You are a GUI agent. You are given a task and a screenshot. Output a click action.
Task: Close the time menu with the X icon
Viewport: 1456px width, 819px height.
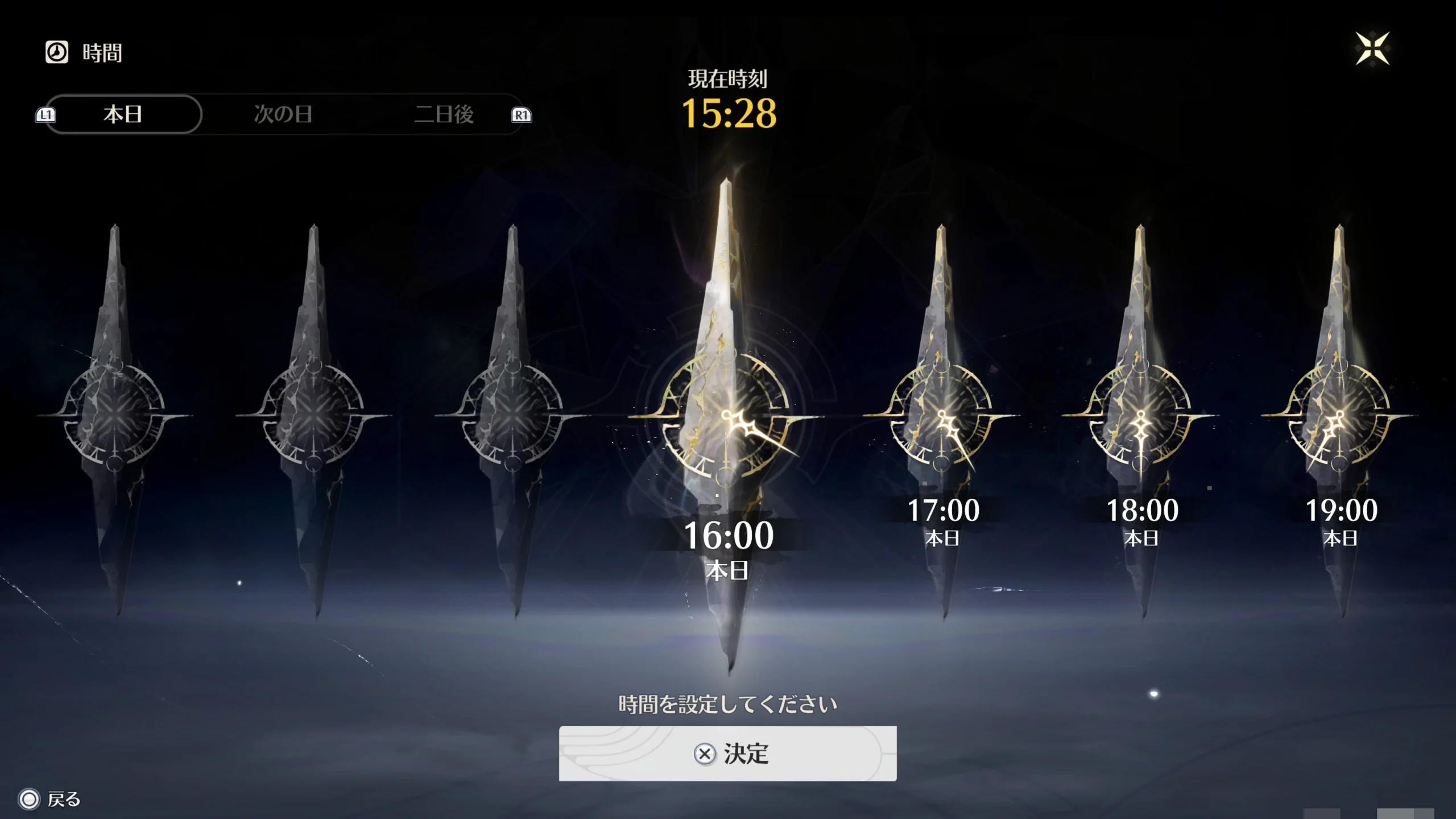pyautogui.click(x=1372, y=49)
